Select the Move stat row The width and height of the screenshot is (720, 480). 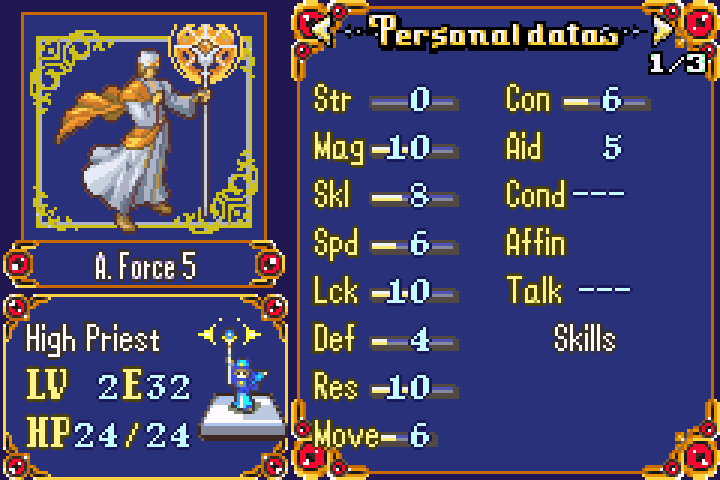pyautogui.click(x=372, y=435)
